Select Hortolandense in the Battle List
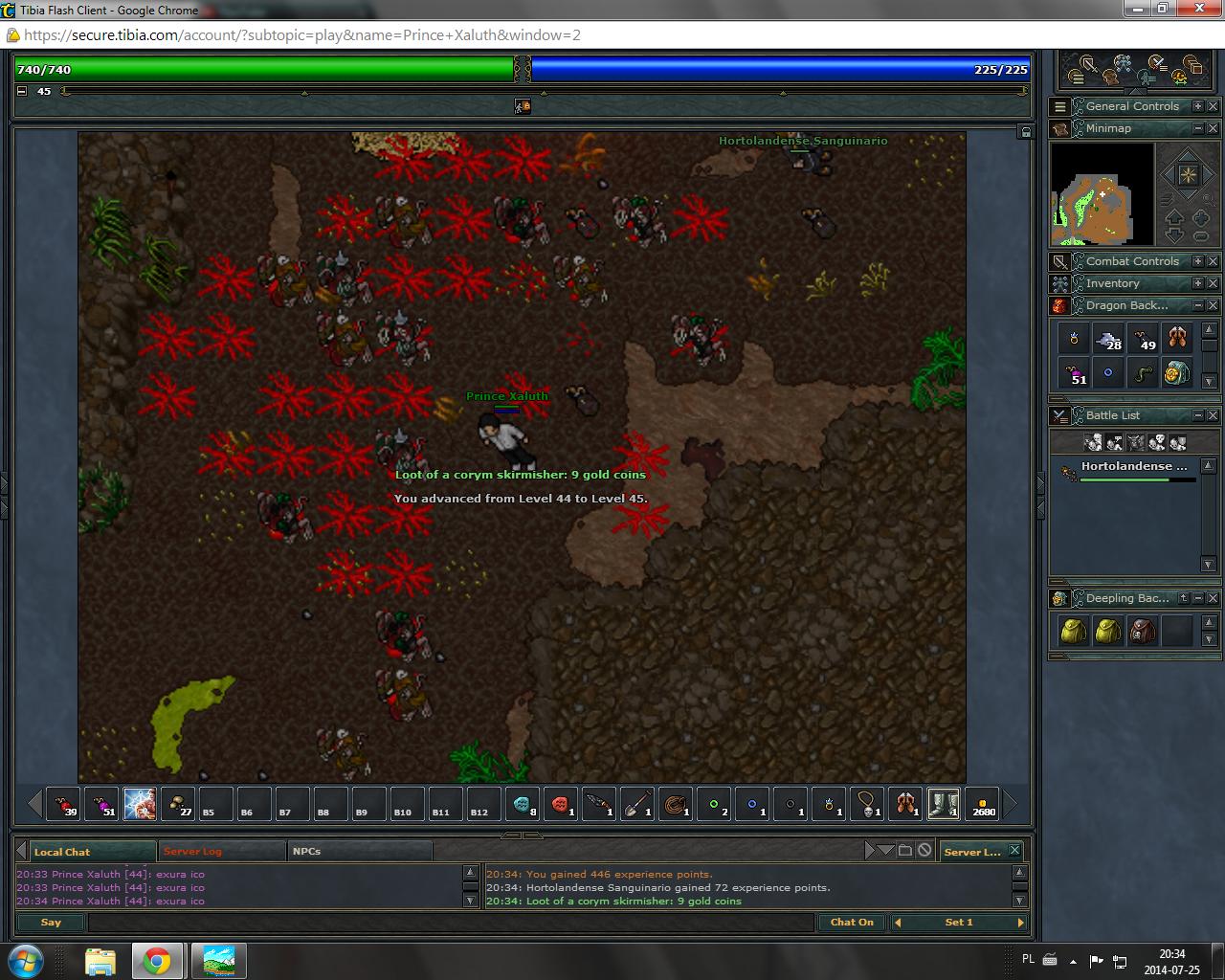Image resolution: width=1225 pixels, height=980 pixels. click(1133, 467)
